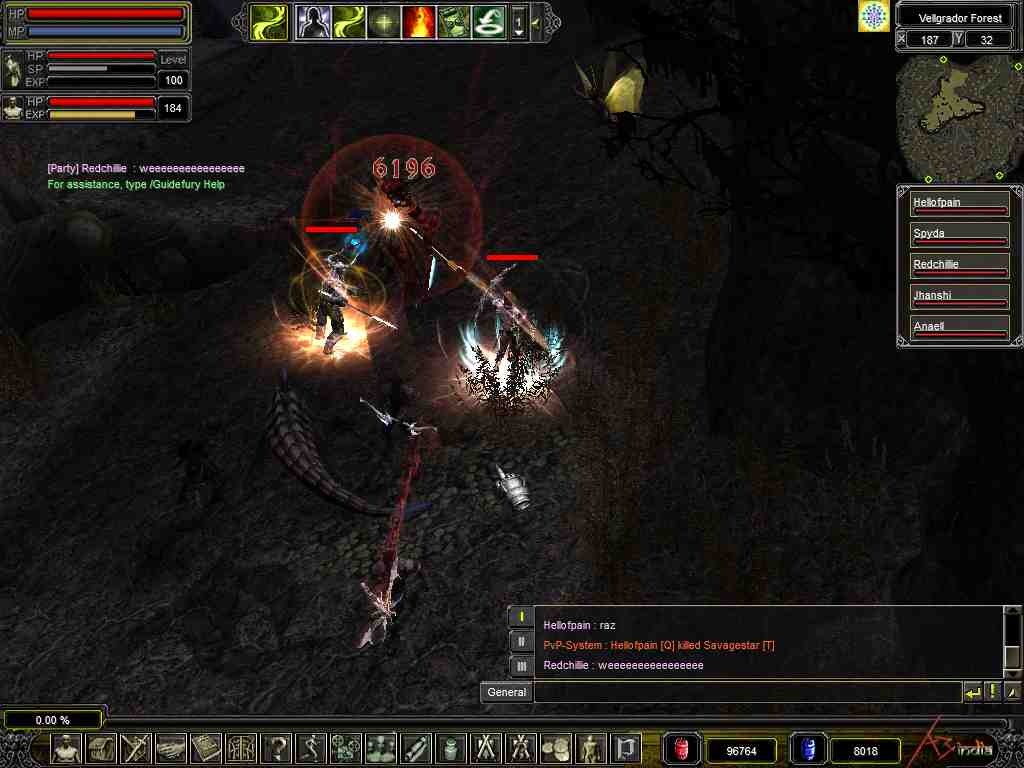1024x768 pixels.
Task: Use the blue MP potion slot
Action: click(807, 749)
